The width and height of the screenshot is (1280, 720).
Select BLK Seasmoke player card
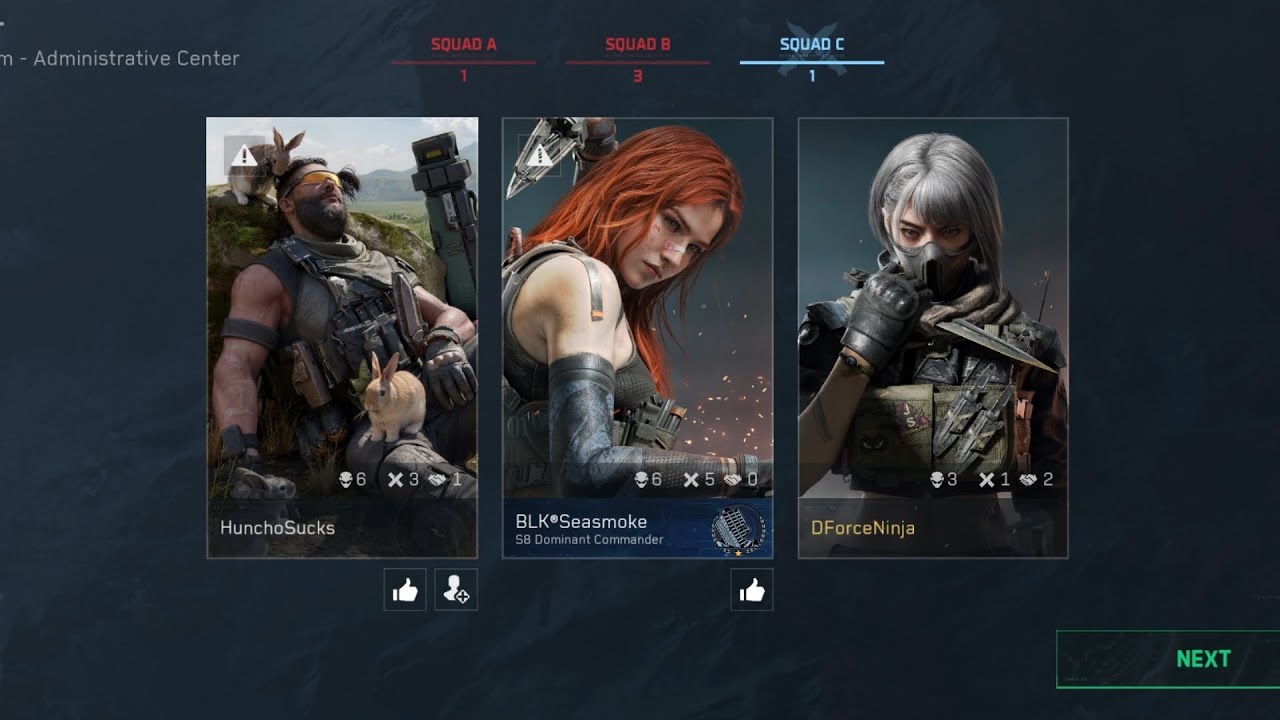pos(637,337)
